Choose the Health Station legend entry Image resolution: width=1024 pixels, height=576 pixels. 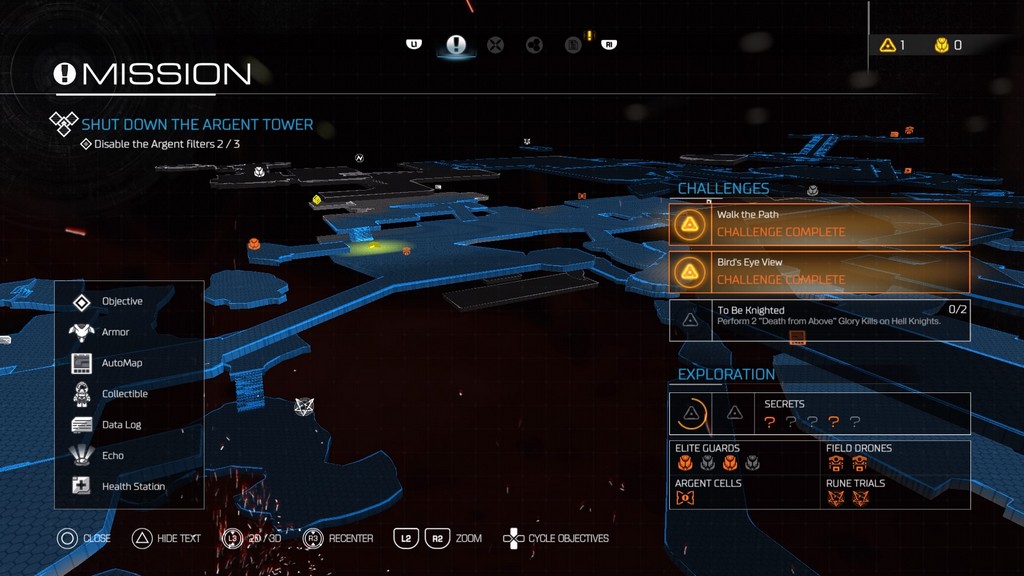[x=133, y=487]
